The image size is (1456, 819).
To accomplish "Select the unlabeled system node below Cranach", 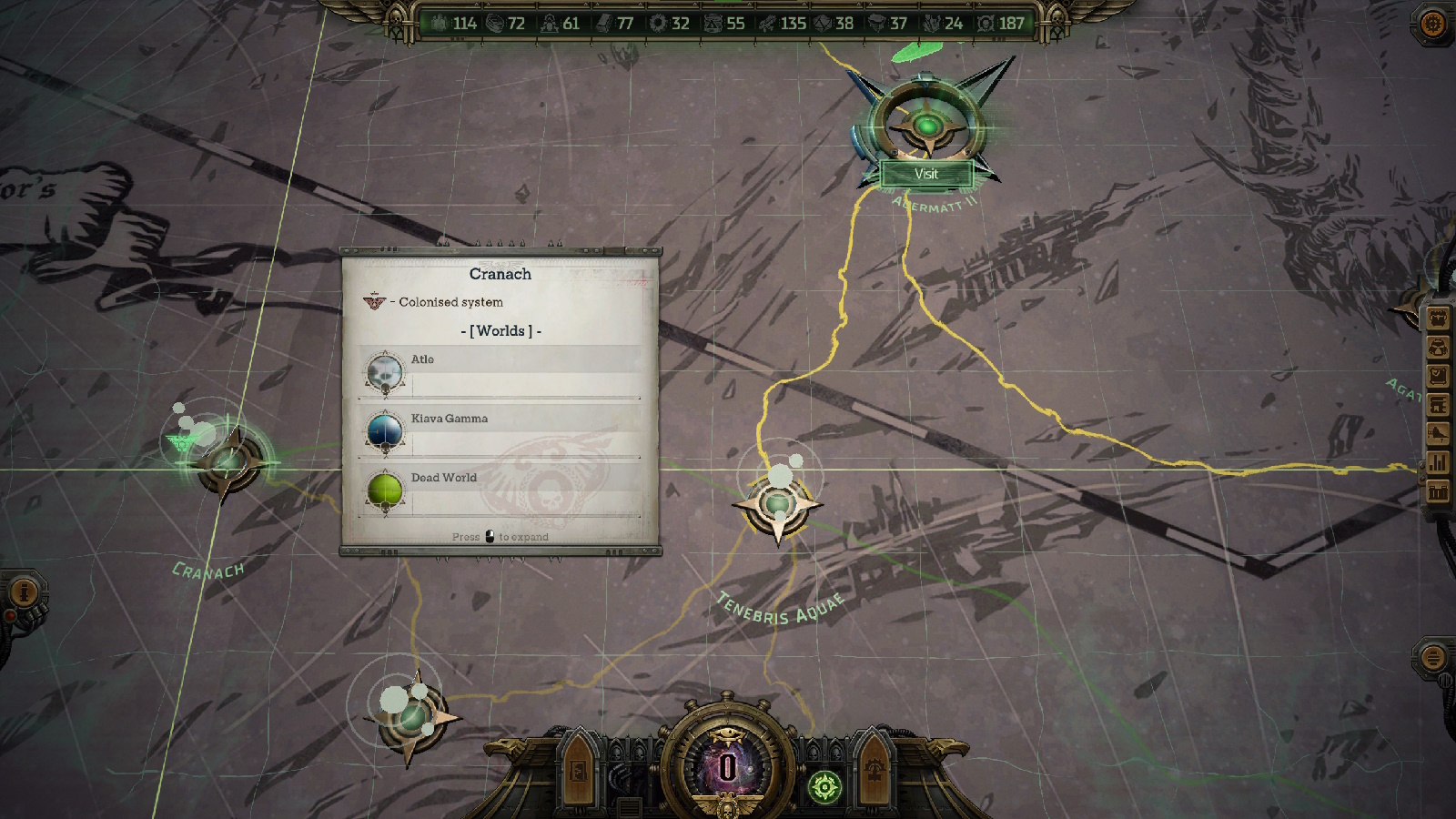I will click(x=411, y=717).
